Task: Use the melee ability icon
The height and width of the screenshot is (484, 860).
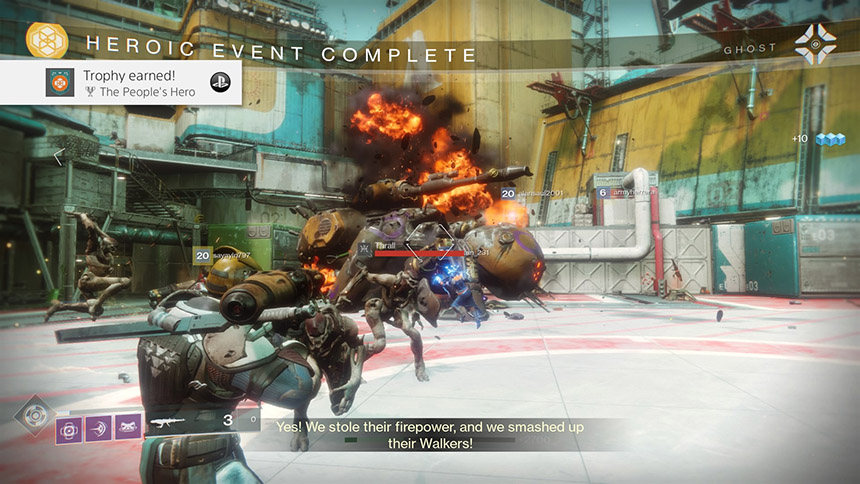Action: 99,427
